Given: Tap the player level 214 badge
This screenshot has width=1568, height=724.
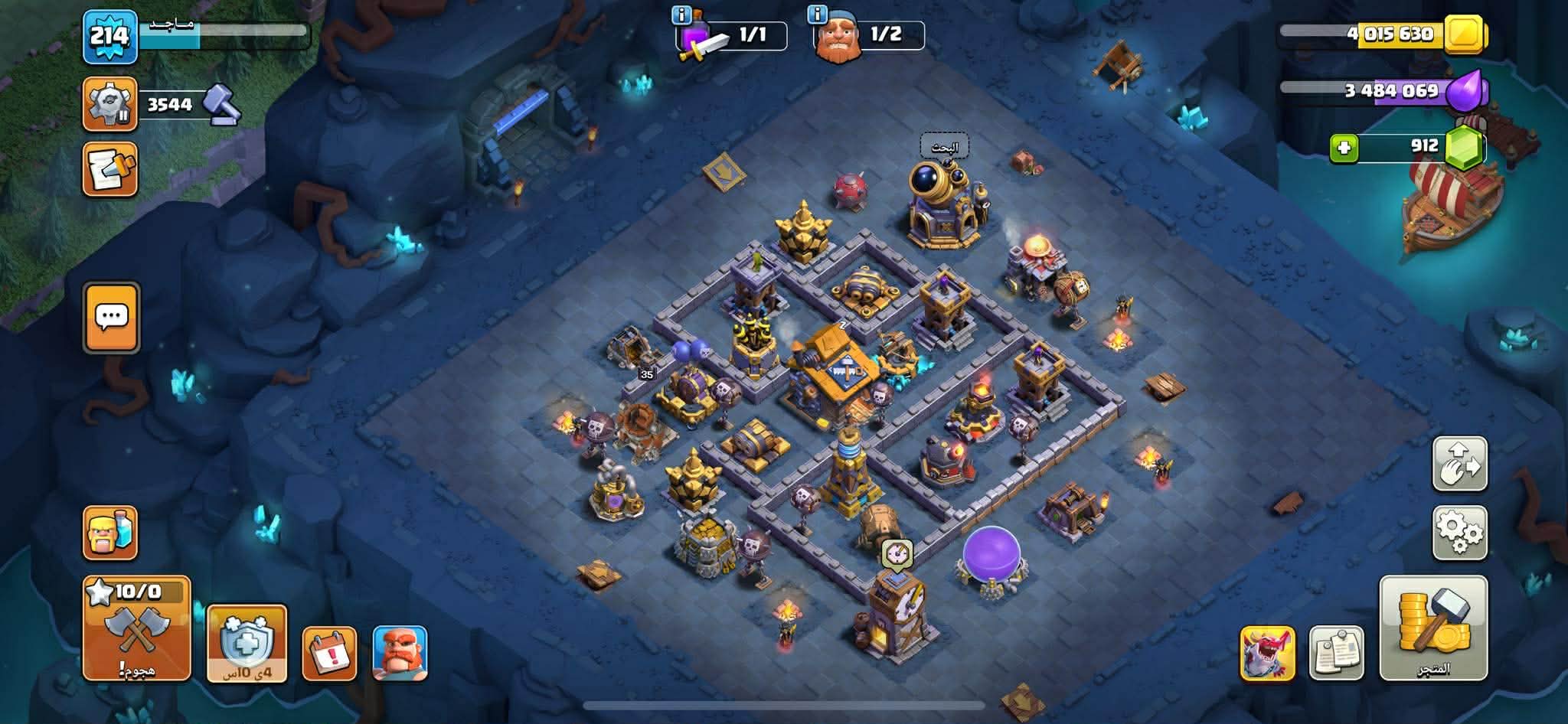Looking at the screenshot, I should point(110,37).
